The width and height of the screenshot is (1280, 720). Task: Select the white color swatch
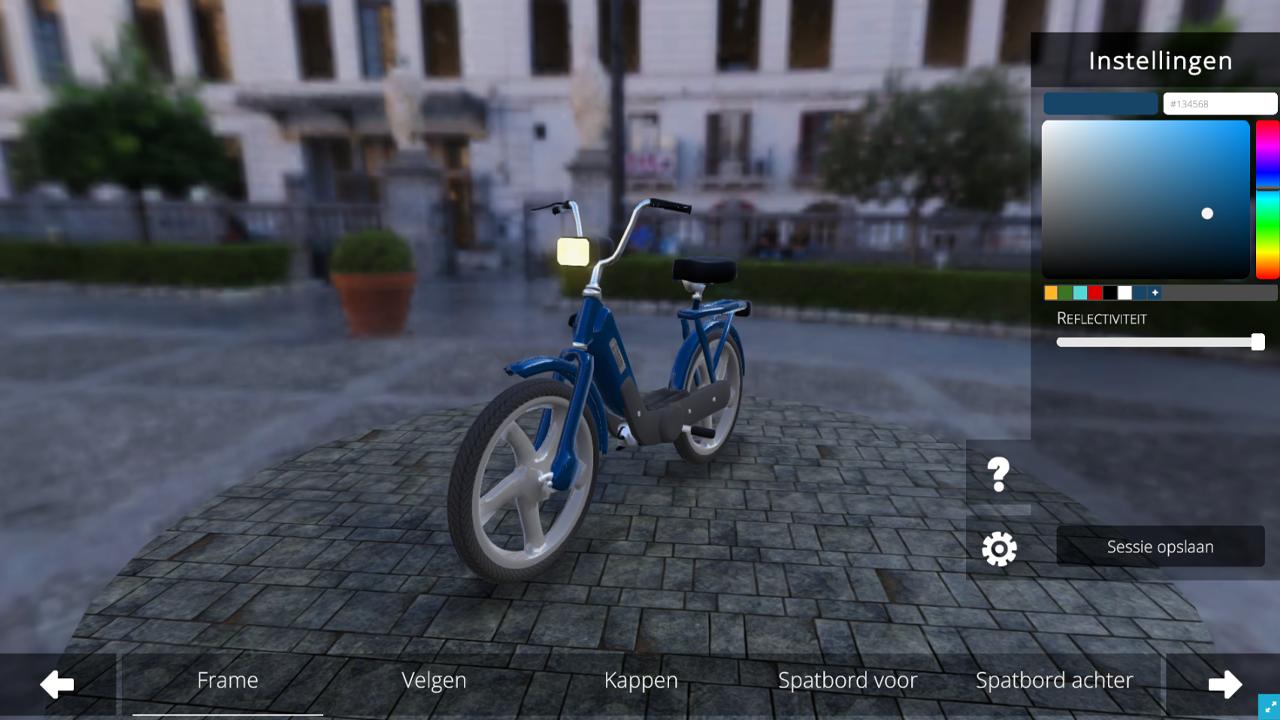[x=1125, y=293]
